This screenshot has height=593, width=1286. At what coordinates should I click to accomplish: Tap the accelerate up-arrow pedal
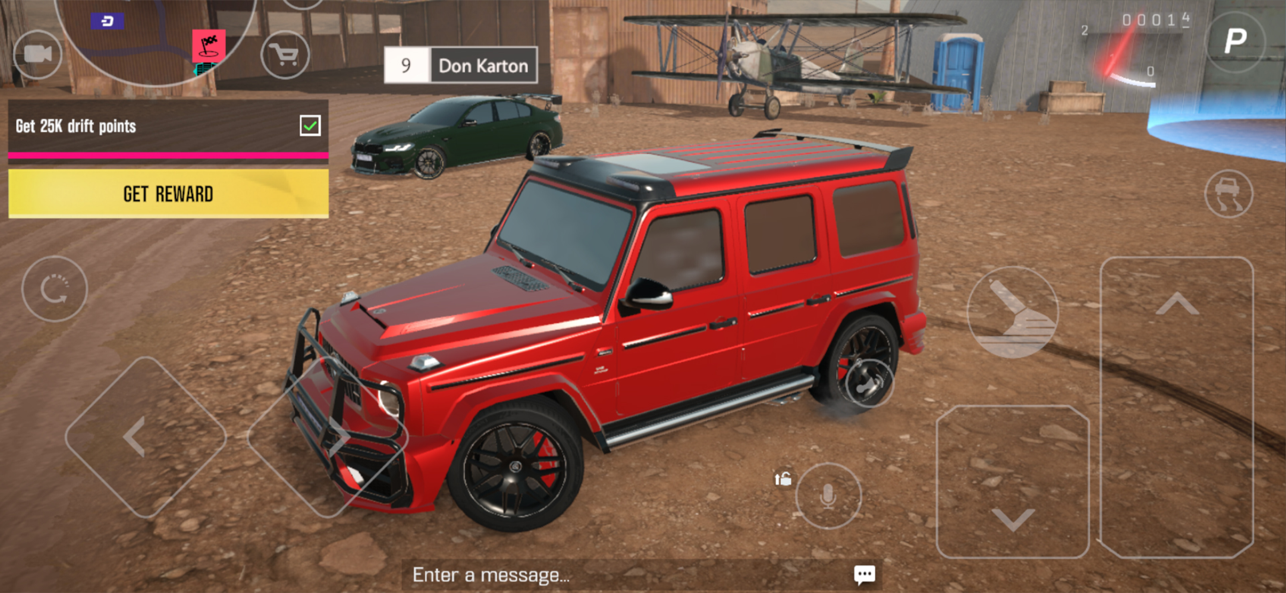tap(1177, 405)
